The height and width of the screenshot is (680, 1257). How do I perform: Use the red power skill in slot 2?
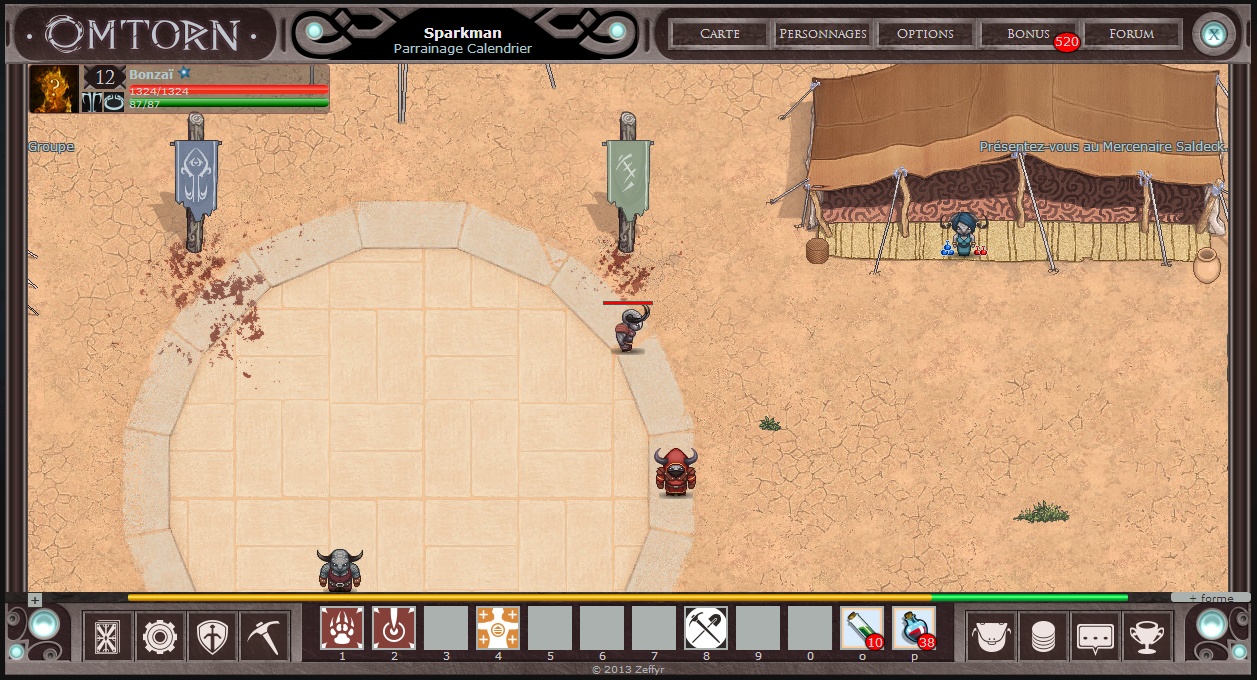(x=394, y=628)
